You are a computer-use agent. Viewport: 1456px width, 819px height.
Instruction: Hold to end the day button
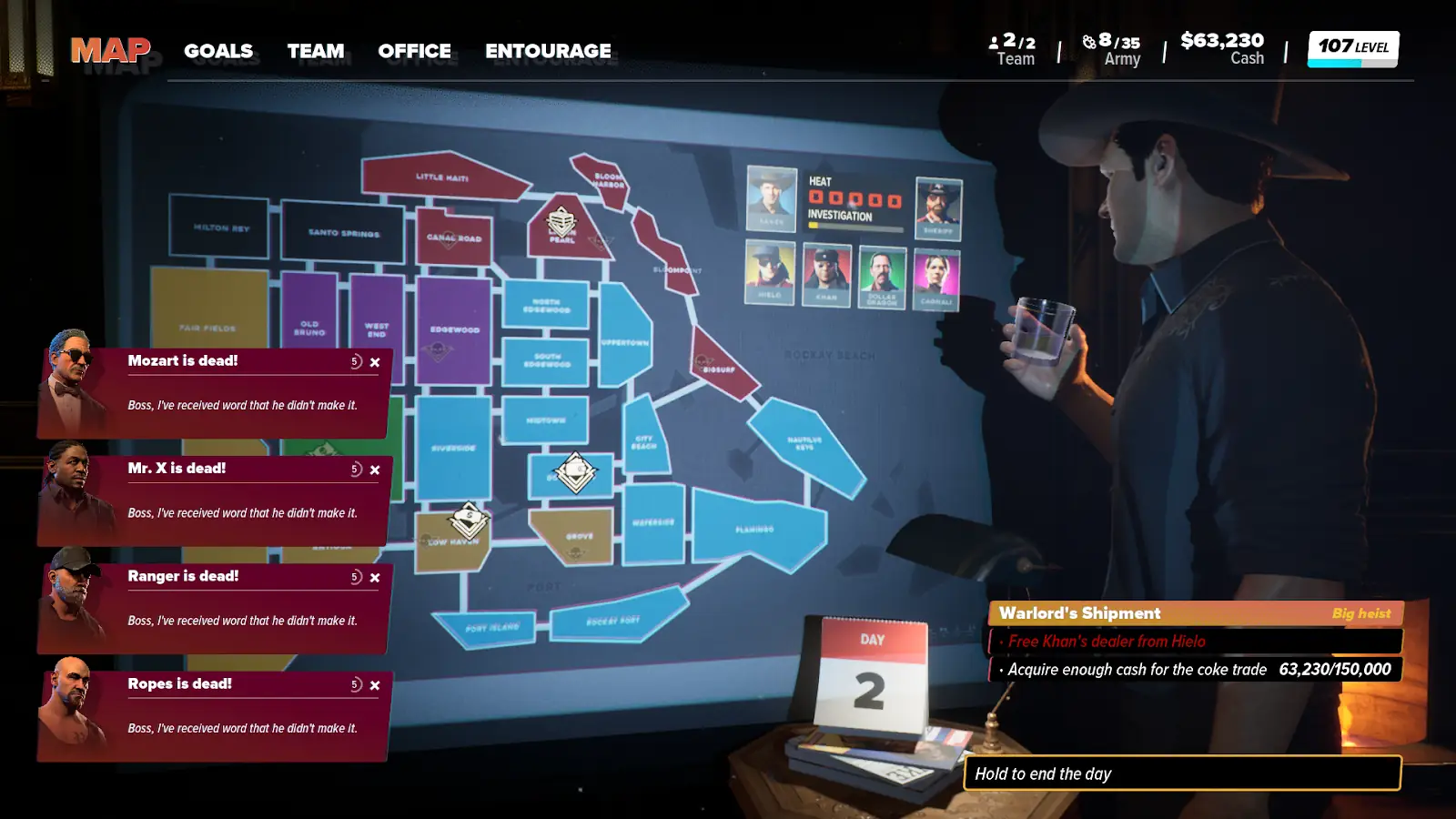pyautogui.click(x=1181, y=773)
